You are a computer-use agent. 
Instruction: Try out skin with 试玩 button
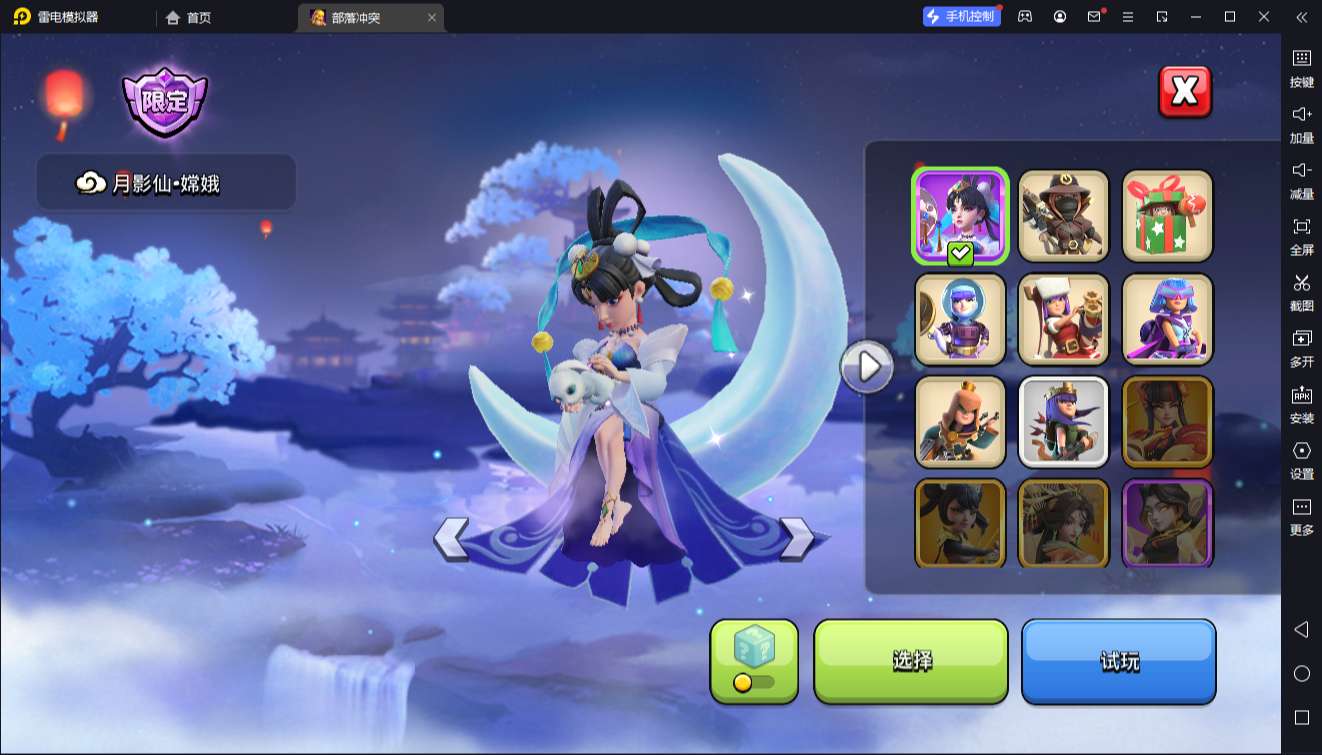pyautogui.click(x=1118, y=661)
